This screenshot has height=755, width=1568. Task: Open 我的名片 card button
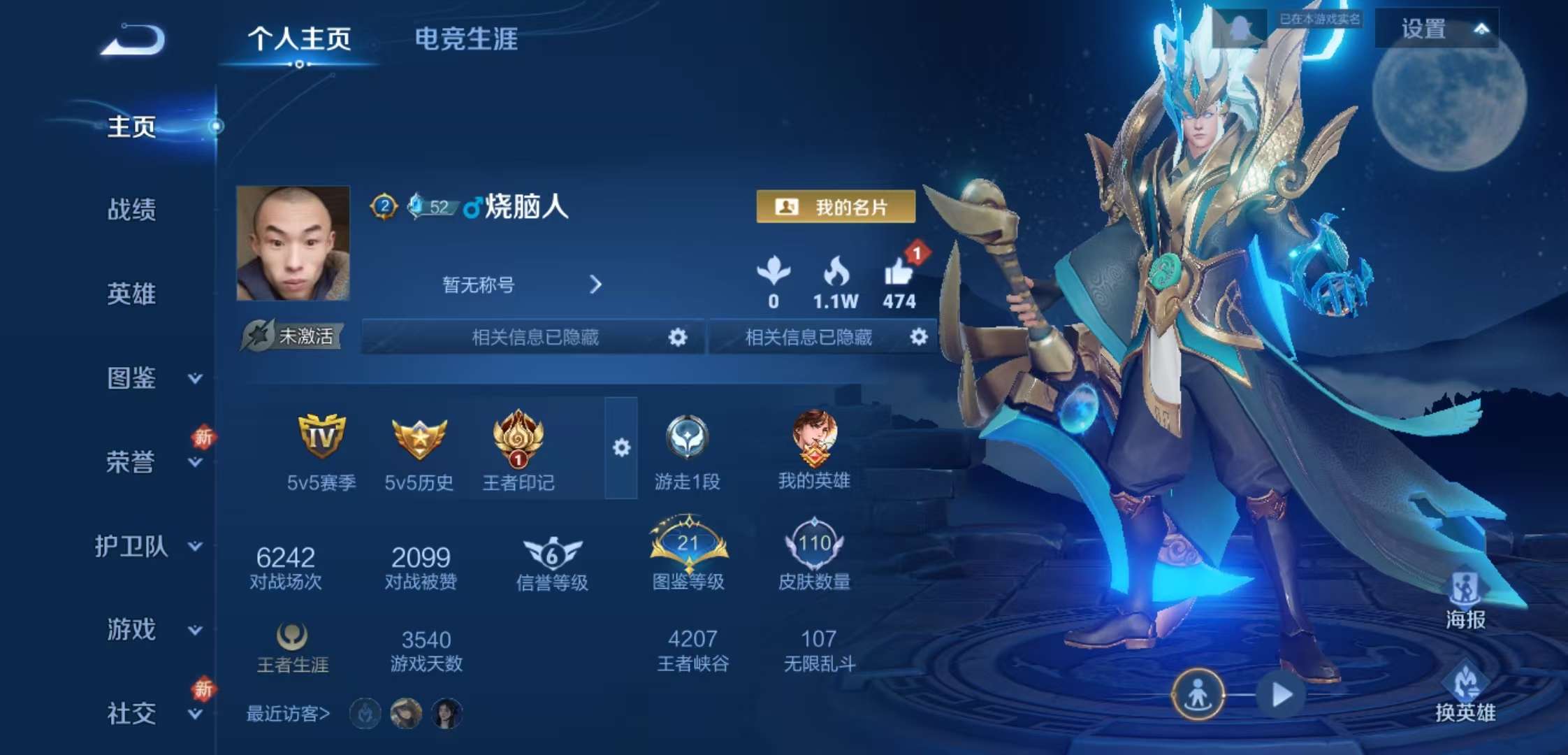tap(836, 207)
